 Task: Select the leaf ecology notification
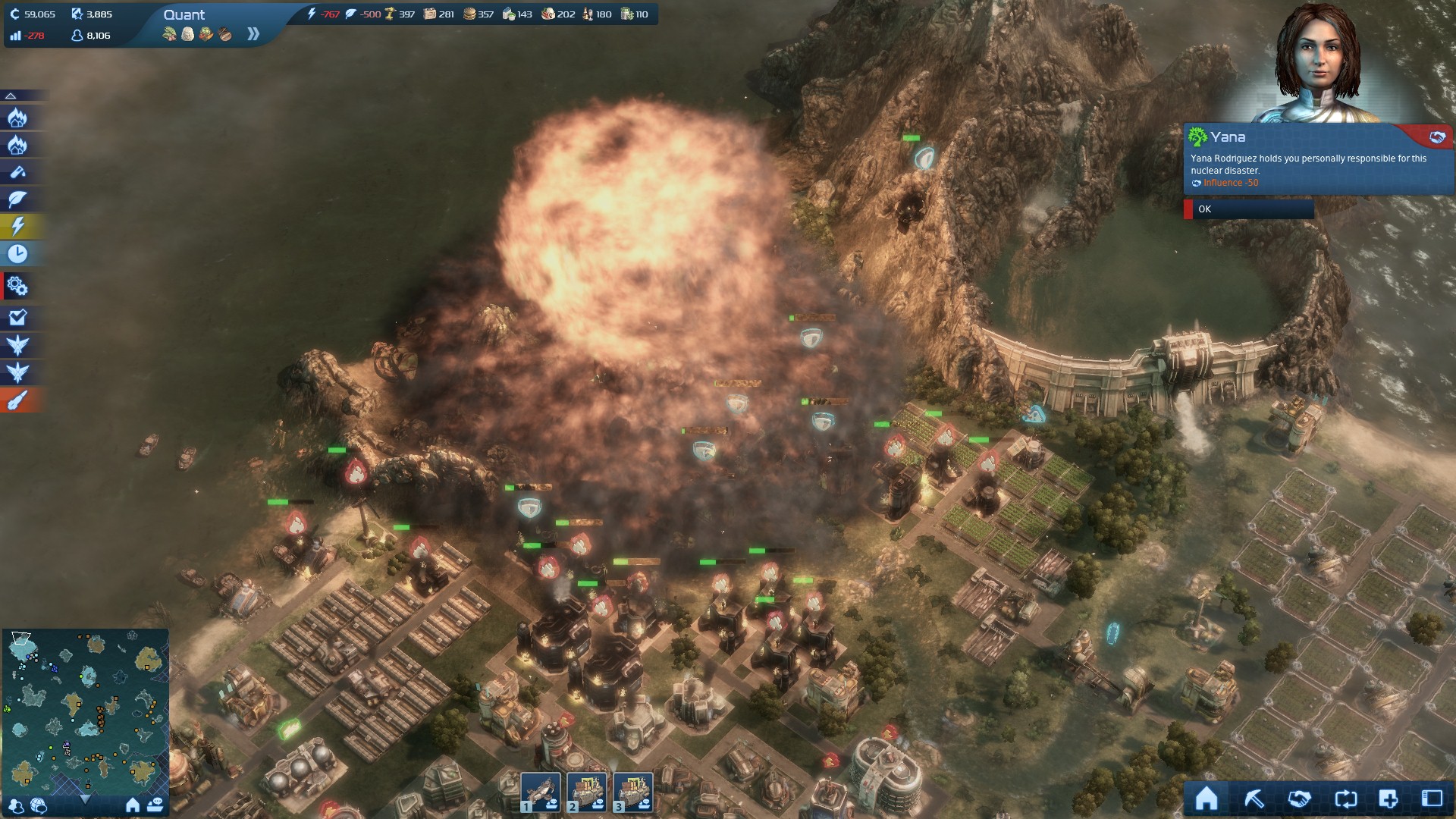[17, 199]
